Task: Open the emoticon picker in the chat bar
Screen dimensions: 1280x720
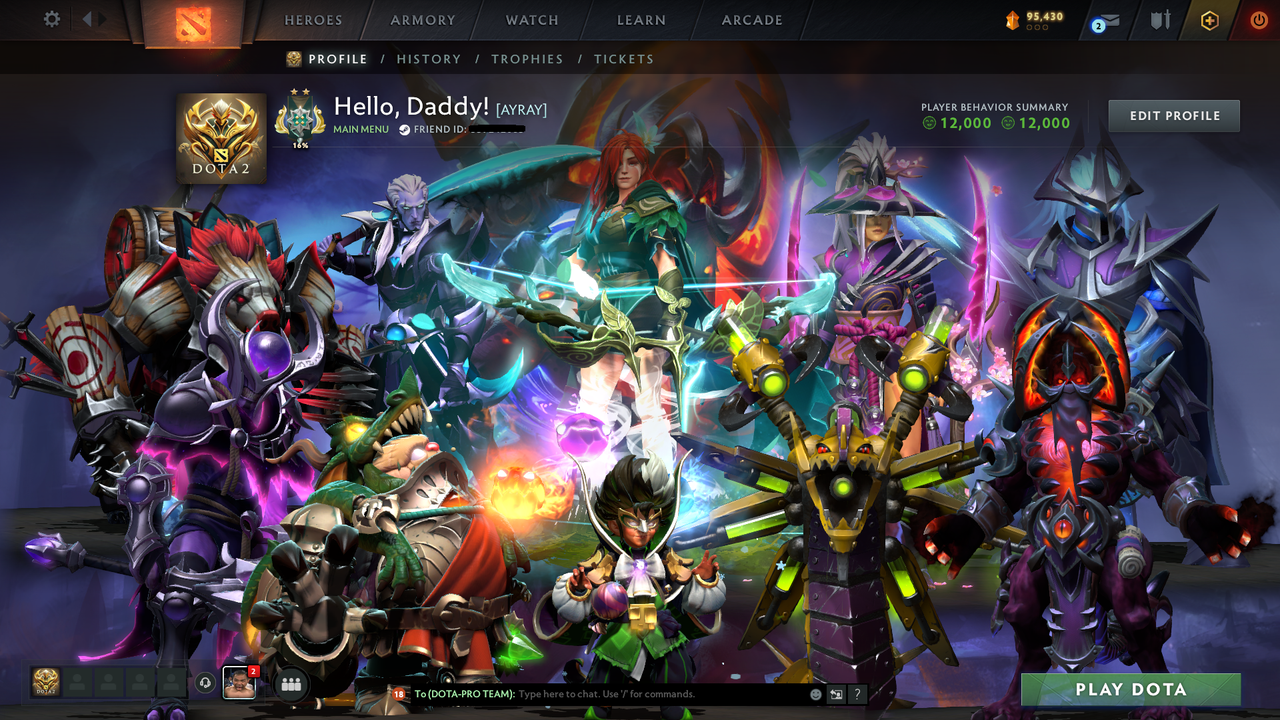Action: [x=816, y=694]
